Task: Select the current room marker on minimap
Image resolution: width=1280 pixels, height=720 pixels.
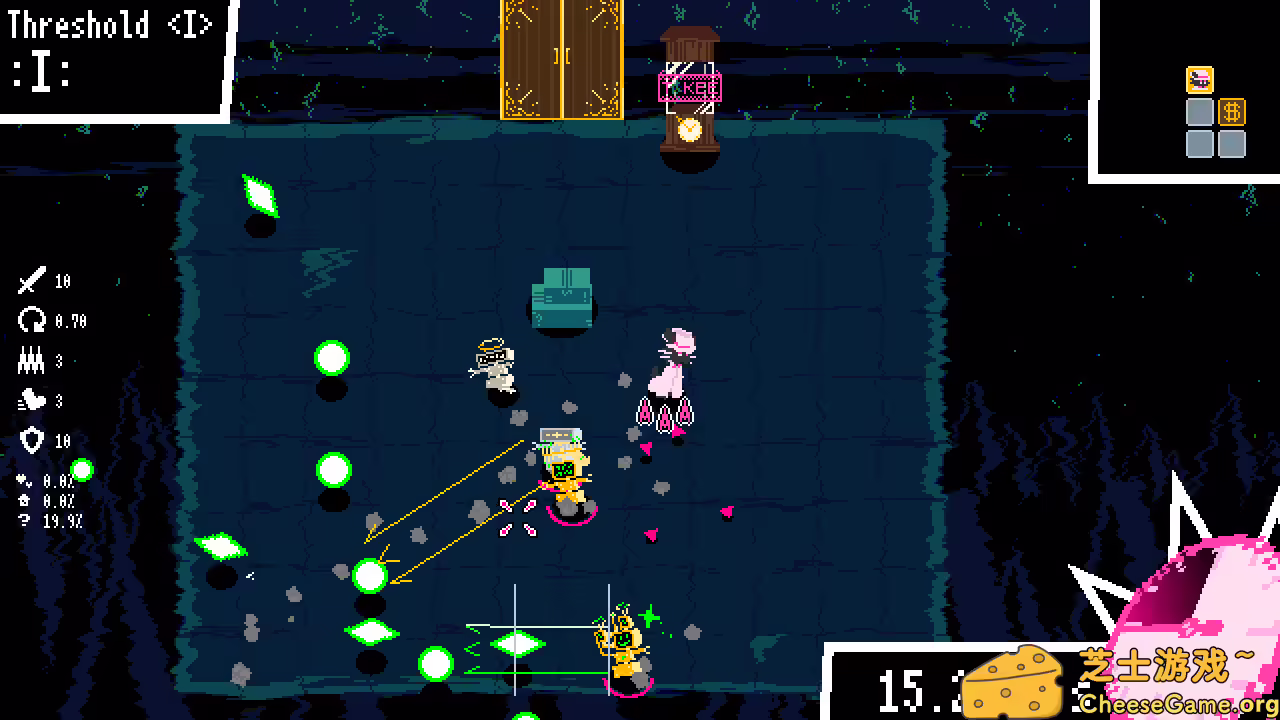Action: point(1200,80)
